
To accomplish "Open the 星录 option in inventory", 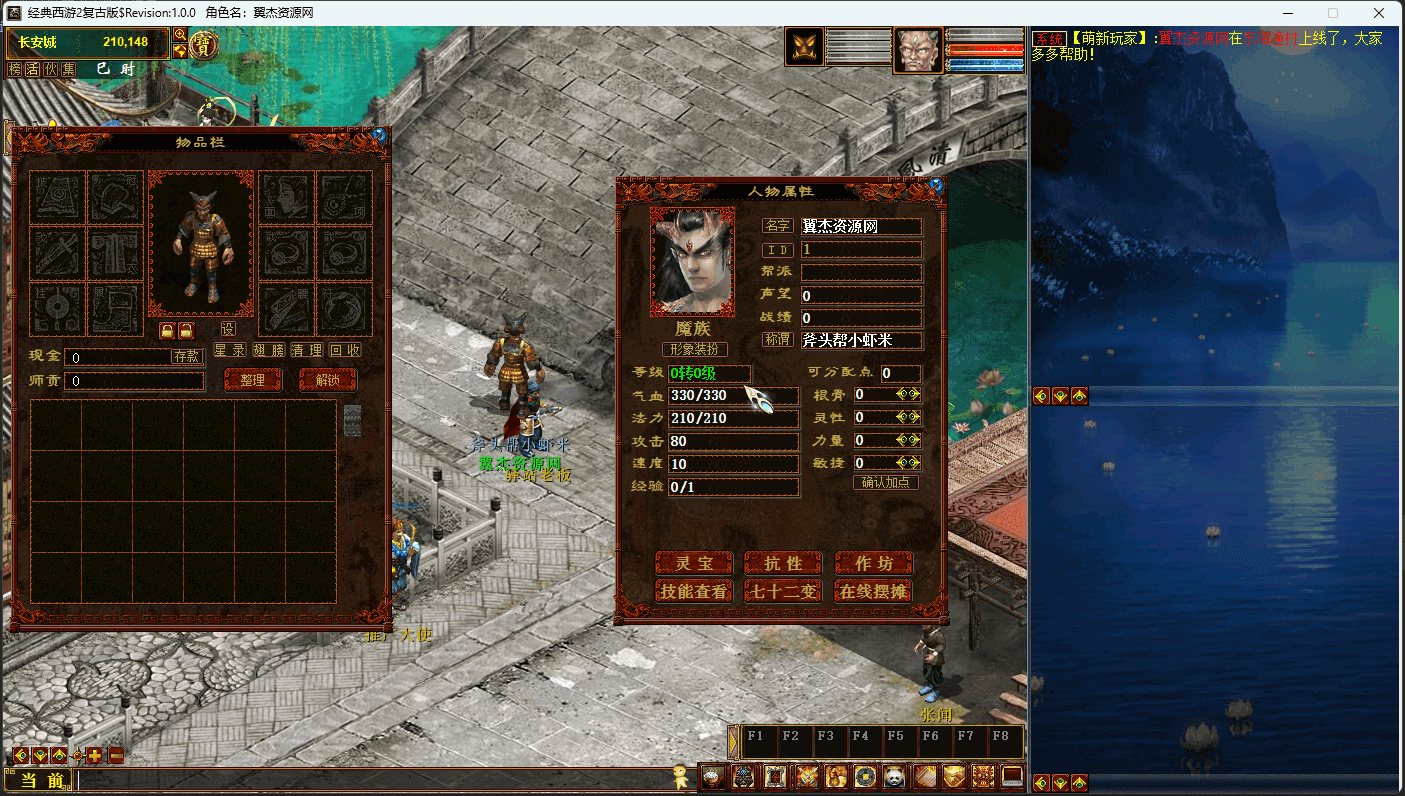I will 230,350.
